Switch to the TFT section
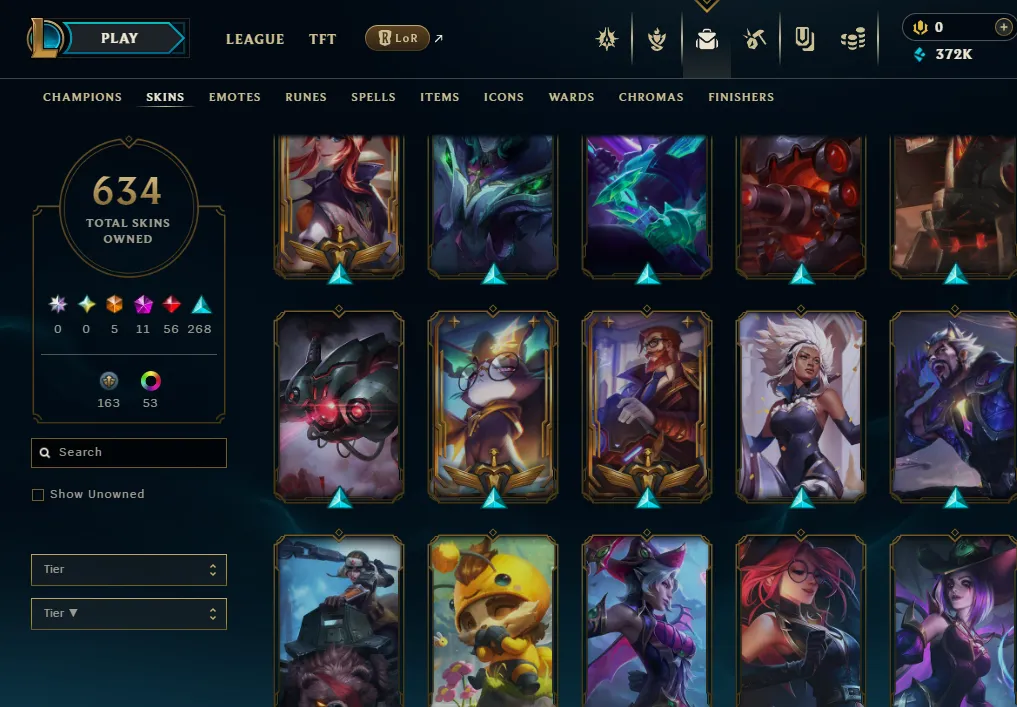The image size is (1017, 707). click(322, 39)
